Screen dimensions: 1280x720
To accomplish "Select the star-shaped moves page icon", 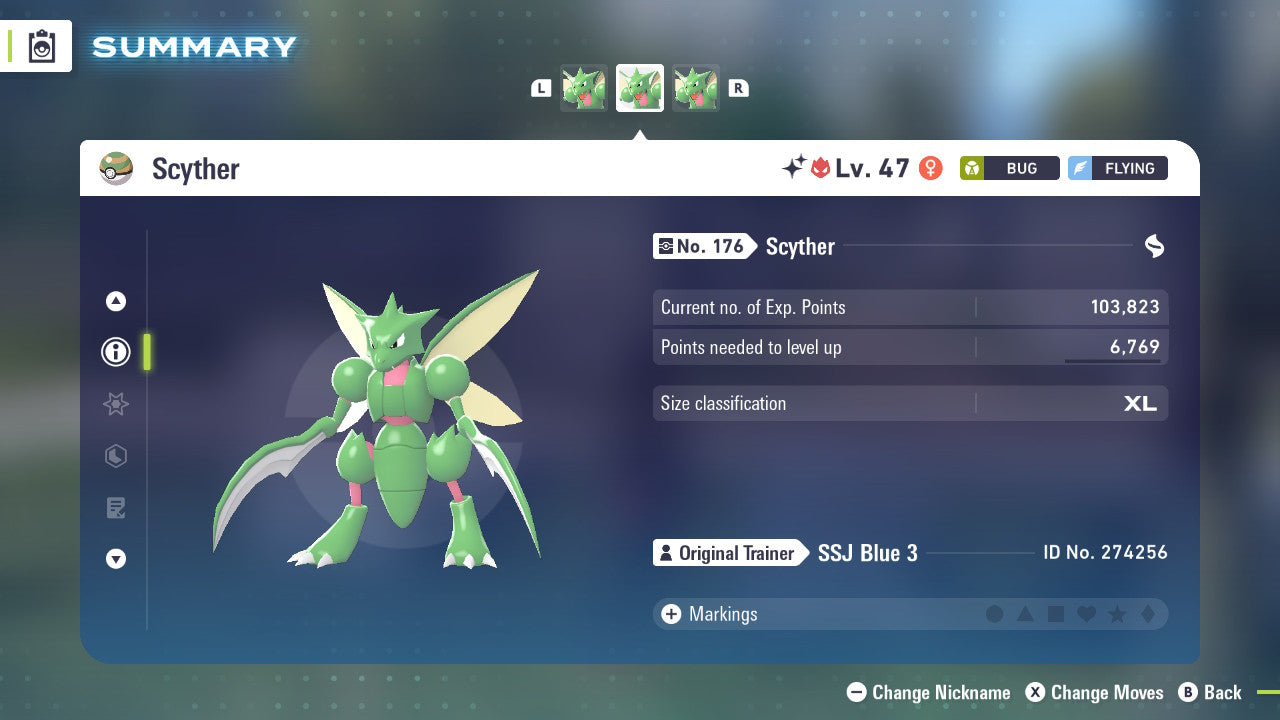I will point(116,404).
